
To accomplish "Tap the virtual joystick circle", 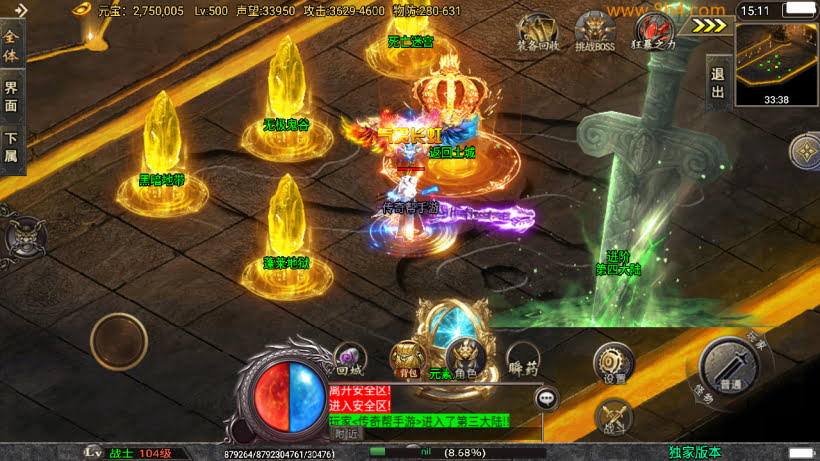I will click(119, 341).
